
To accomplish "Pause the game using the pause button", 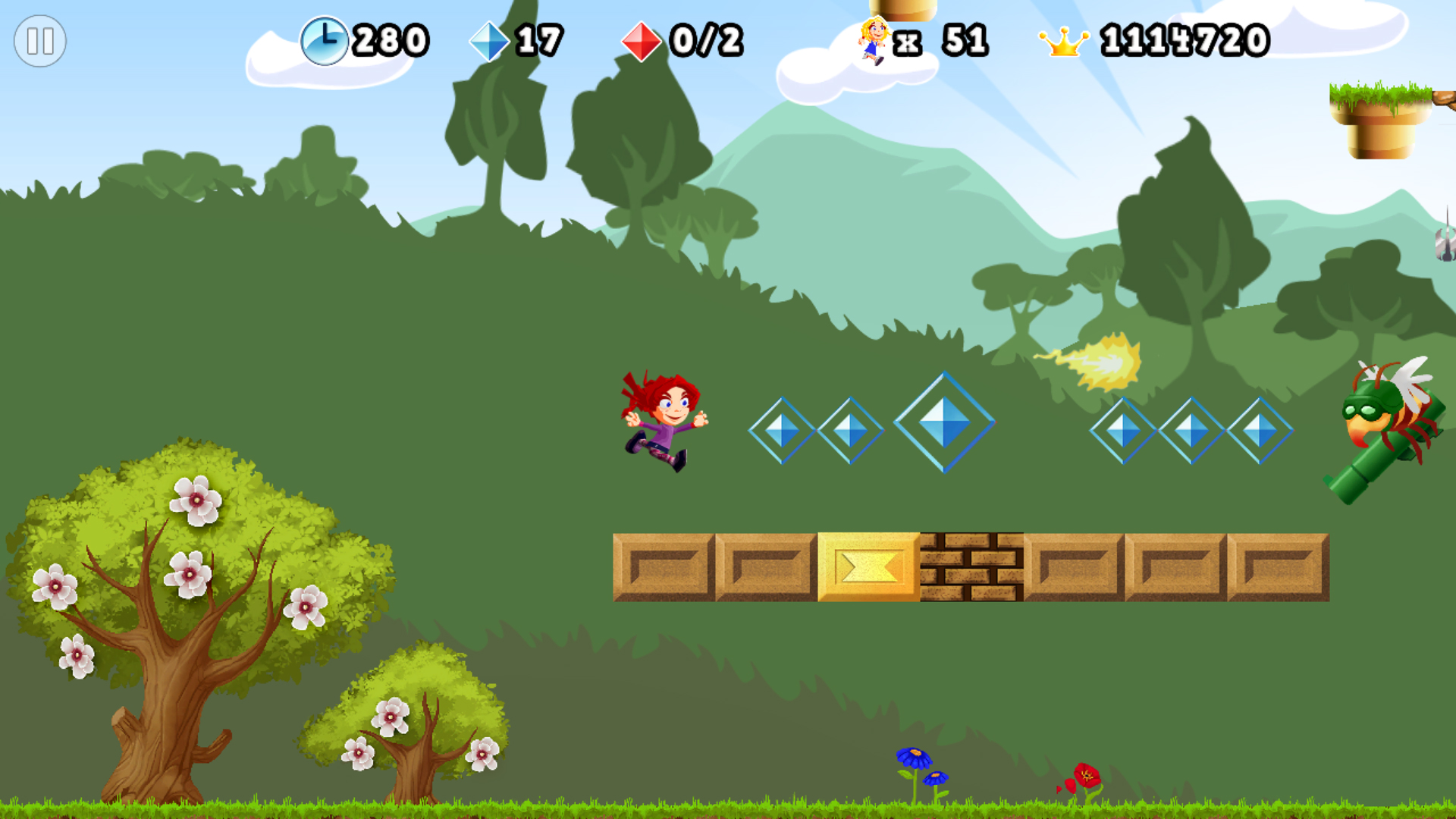I will click(42, 40).
